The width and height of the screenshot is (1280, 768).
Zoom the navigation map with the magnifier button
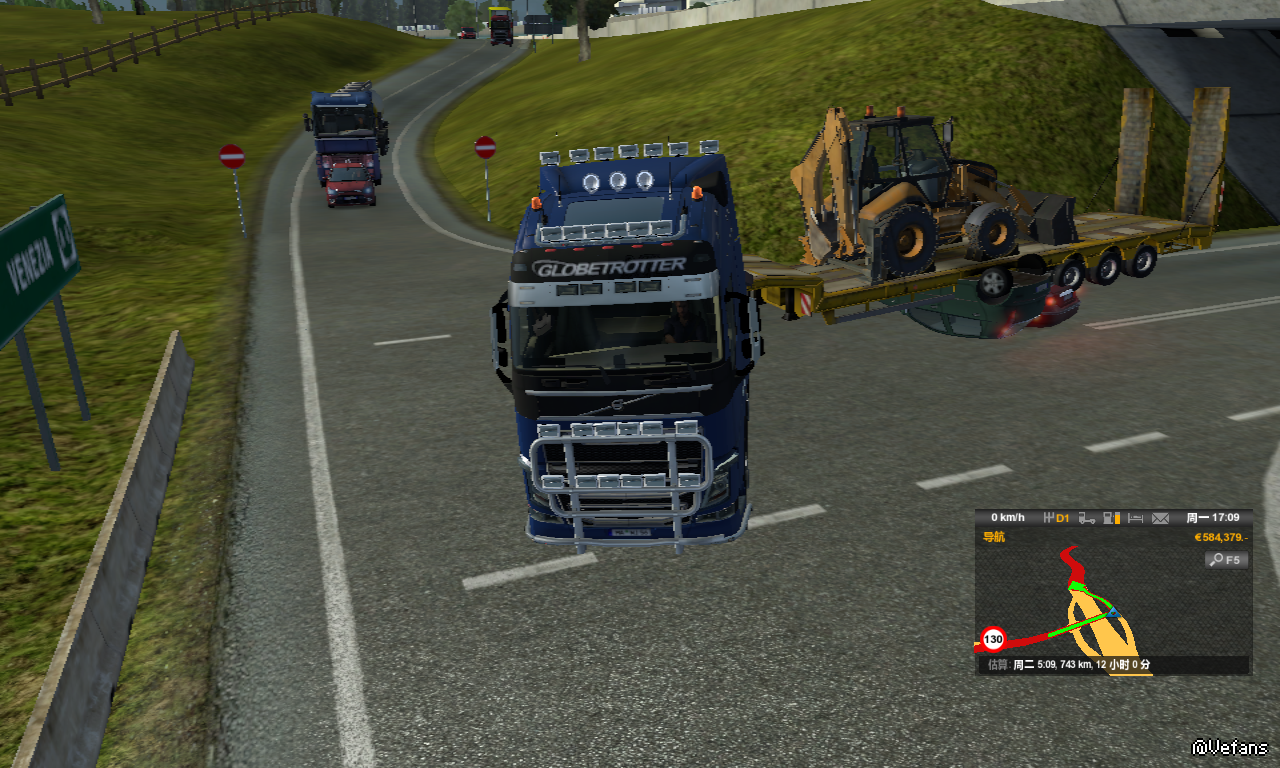[1226, 560]
